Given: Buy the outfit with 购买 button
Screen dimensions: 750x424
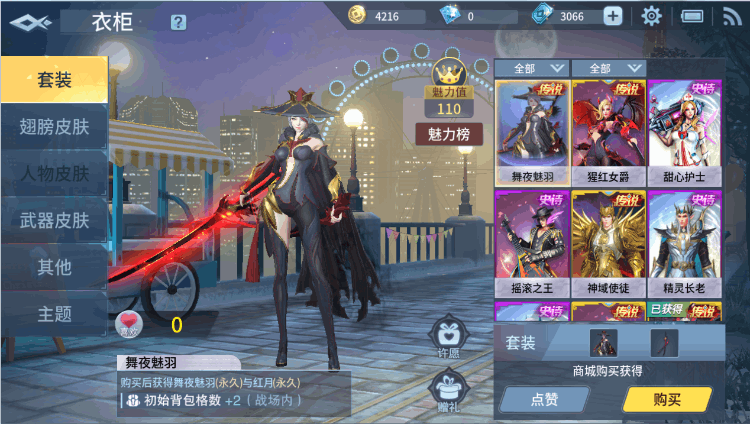Looking at the screenshot, I should pyautogui.click(x=667, y=399).
